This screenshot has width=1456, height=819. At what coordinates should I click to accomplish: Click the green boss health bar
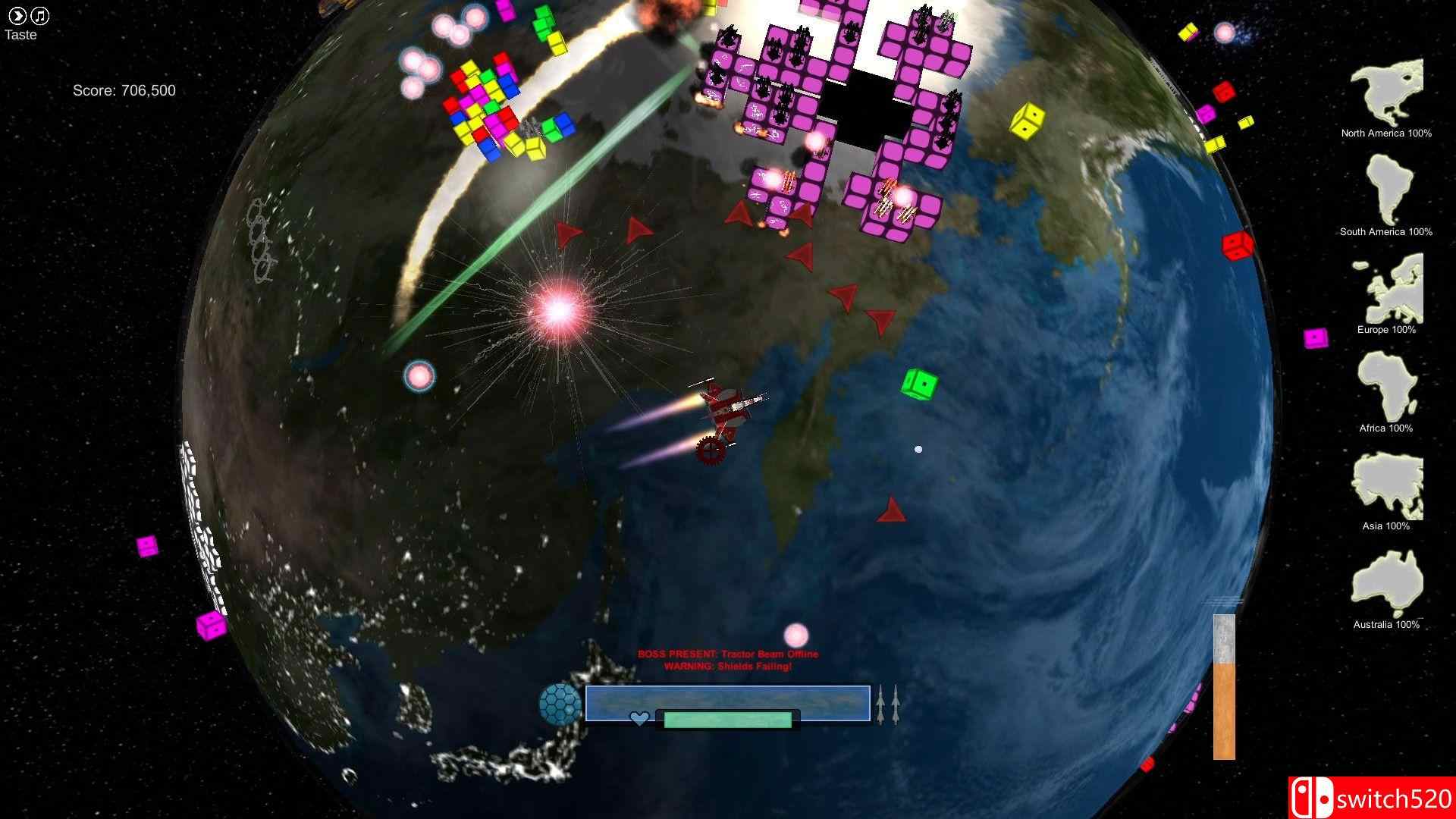pos(726,719)
